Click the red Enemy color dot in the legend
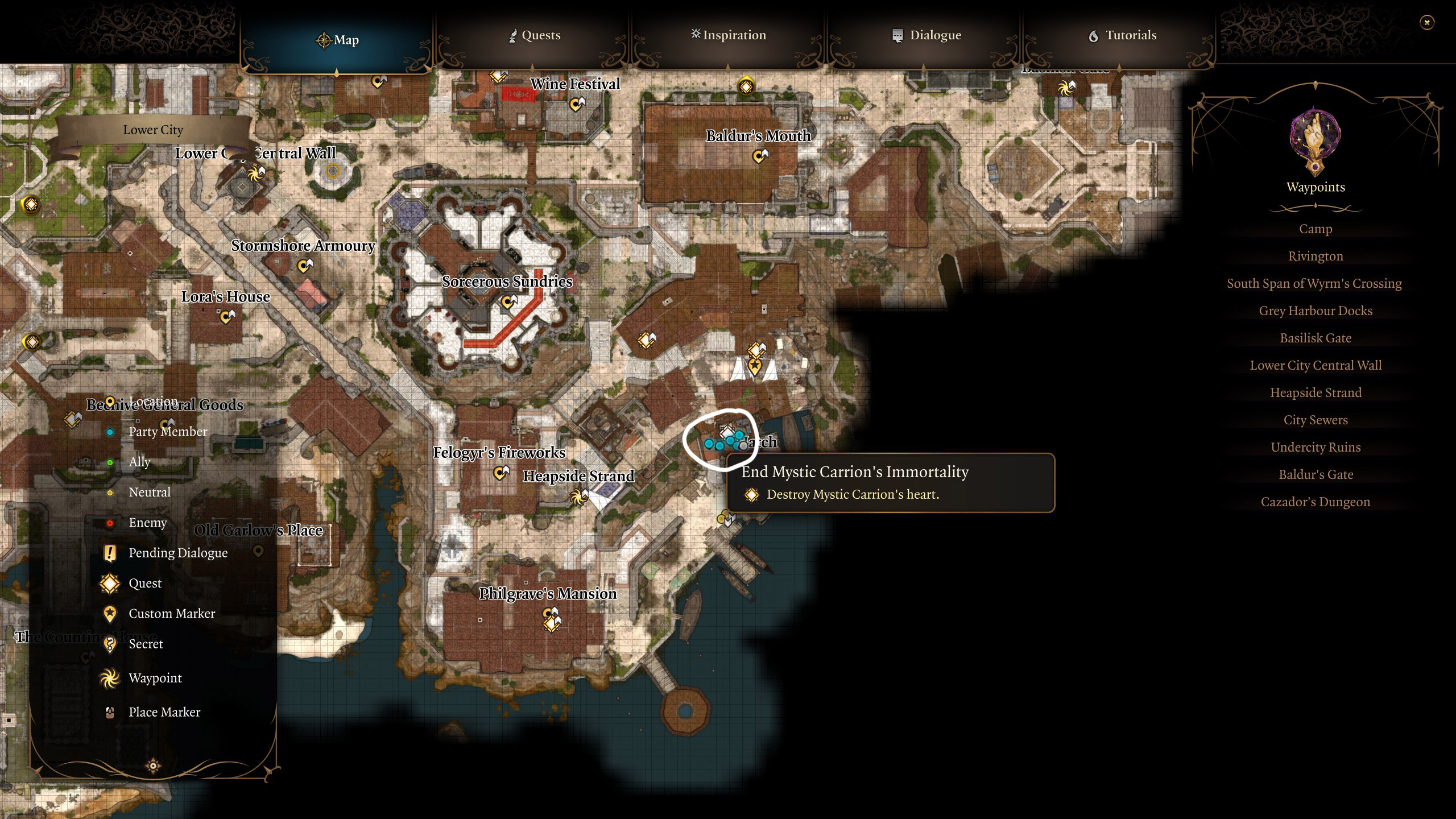The image size is (1456, 819). [110, 522]
